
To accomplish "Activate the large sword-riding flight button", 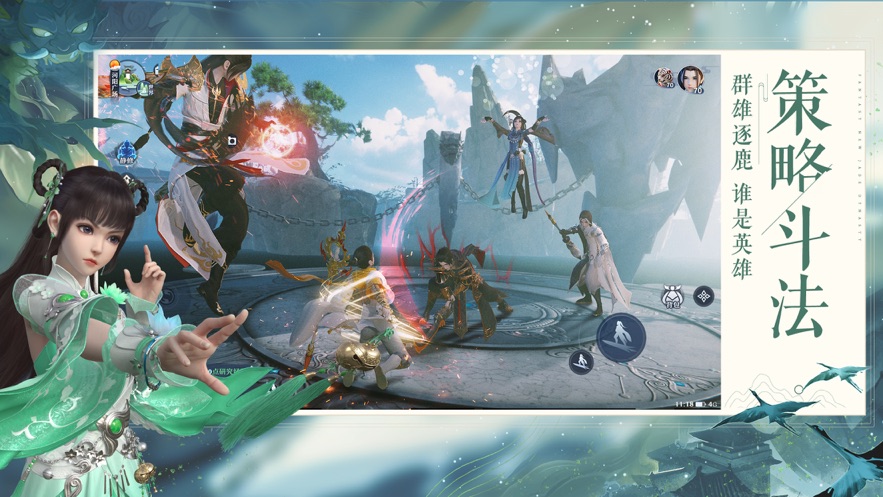I will [x=620, y=336].
